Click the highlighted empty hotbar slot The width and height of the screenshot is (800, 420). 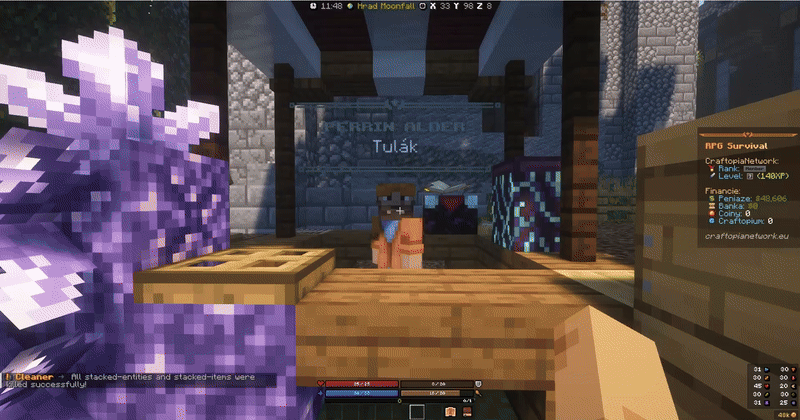coord(416,411)
